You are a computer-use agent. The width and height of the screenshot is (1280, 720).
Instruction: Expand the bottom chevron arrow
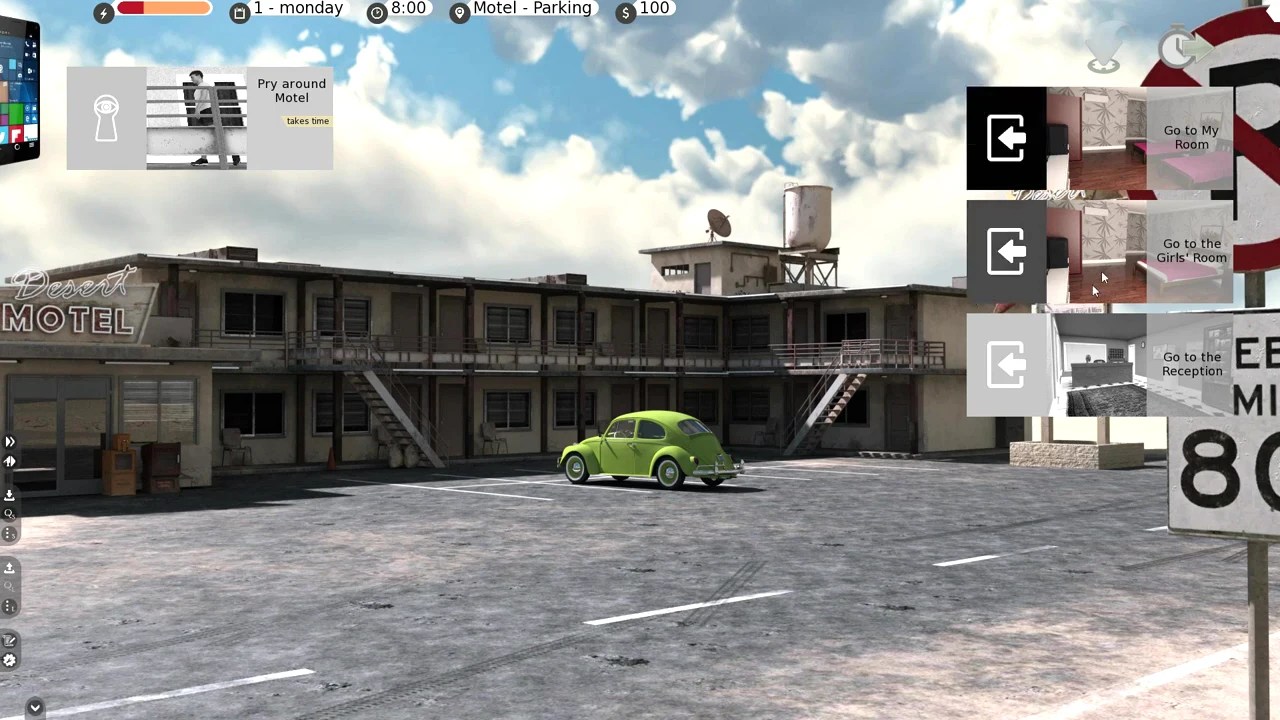35,708
